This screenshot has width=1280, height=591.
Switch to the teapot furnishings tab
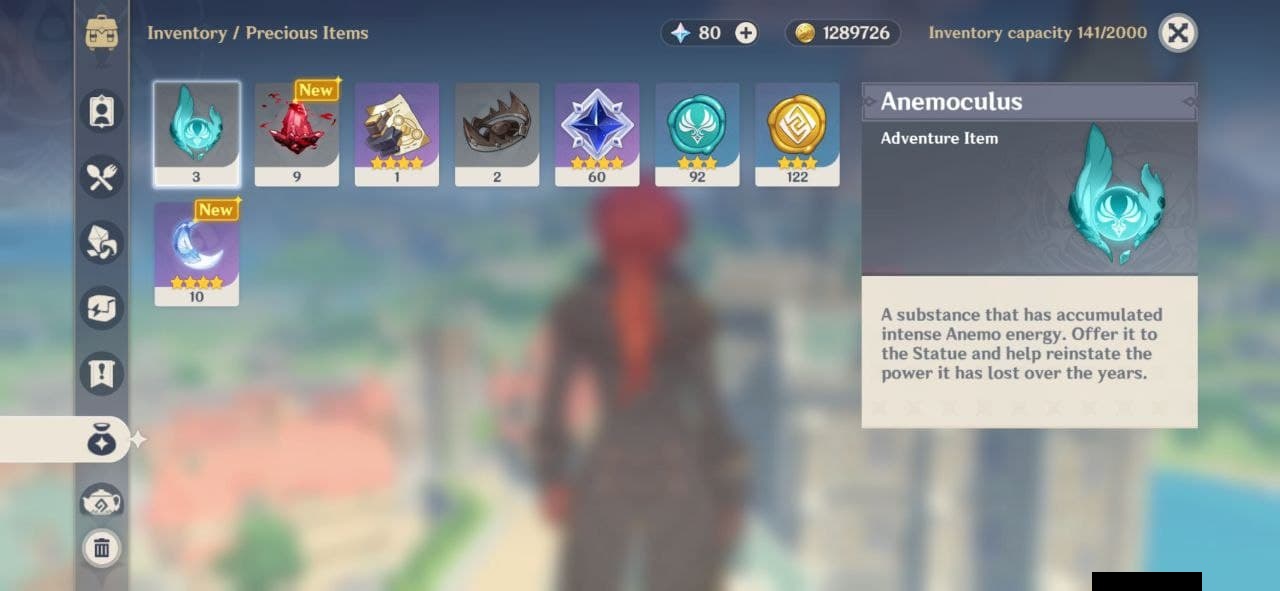click(101, 502)
